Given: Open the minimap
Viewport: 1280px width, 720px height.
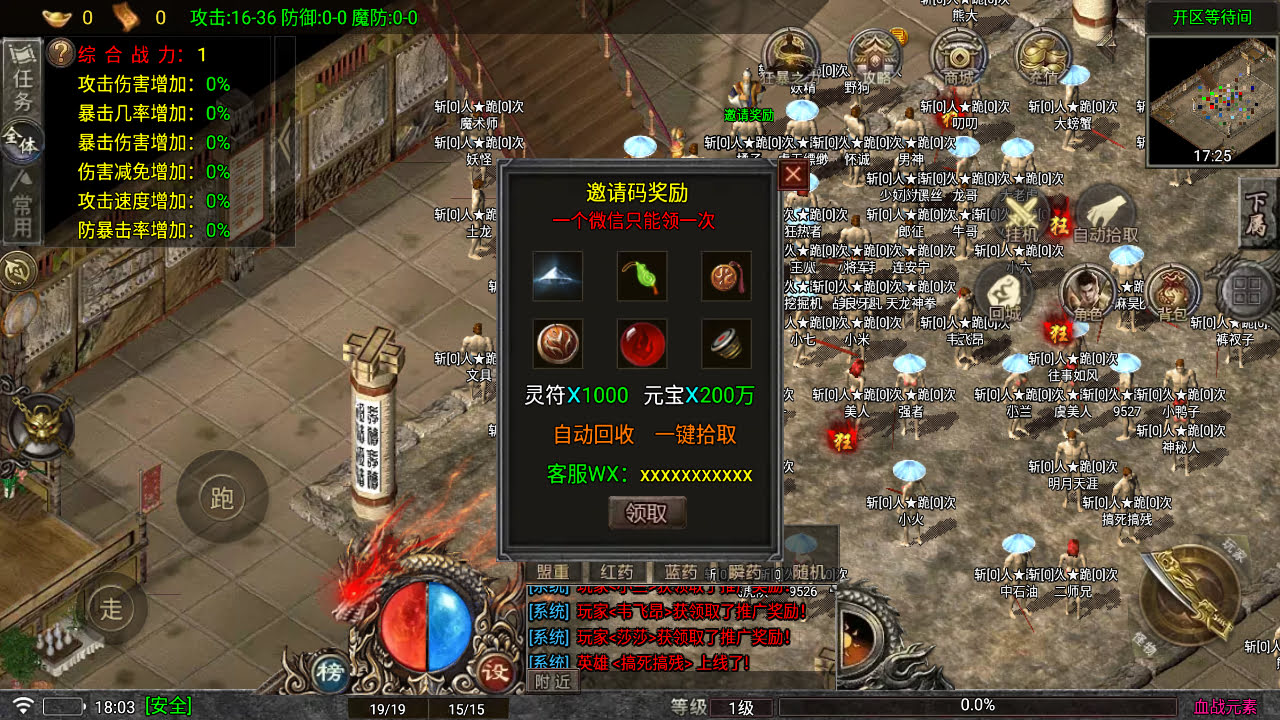Looking at the screenshot, I should [x=1213, y=101].
